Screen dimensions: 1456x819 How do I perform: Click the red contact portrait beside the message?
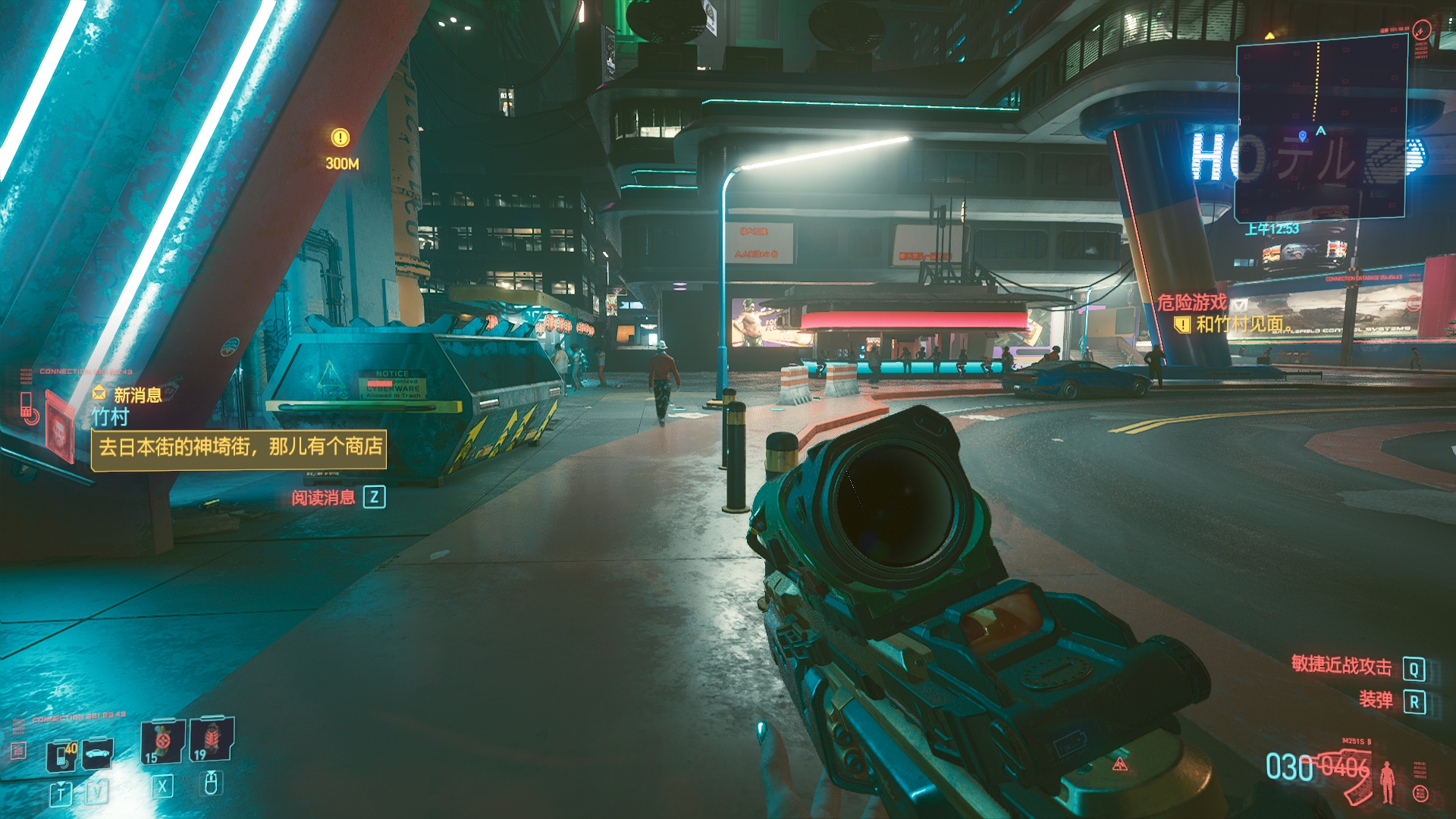point(59,428)
